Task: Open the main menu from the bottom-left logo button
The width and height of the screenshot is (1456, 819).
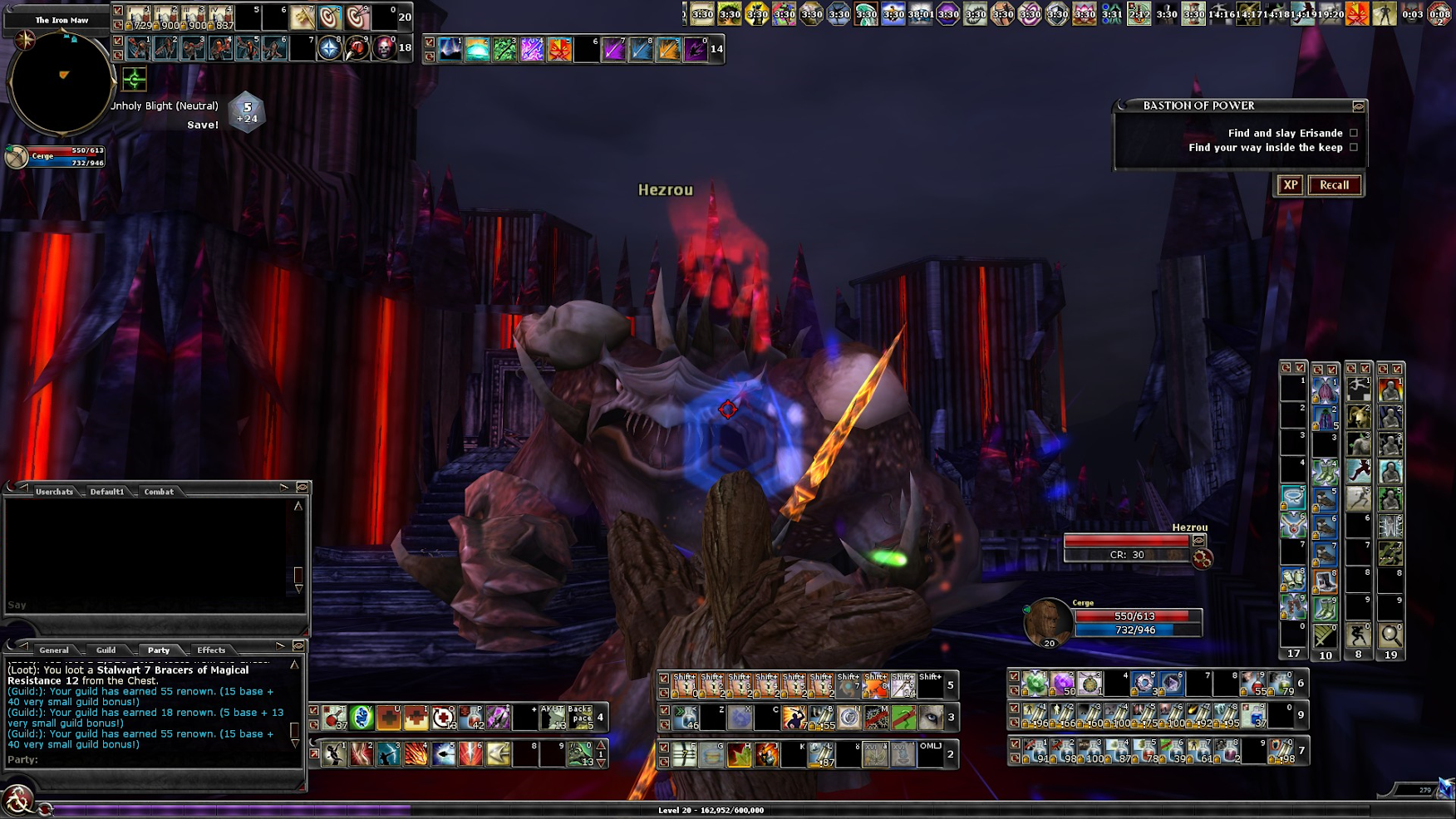Action: [x=17, y=802]
